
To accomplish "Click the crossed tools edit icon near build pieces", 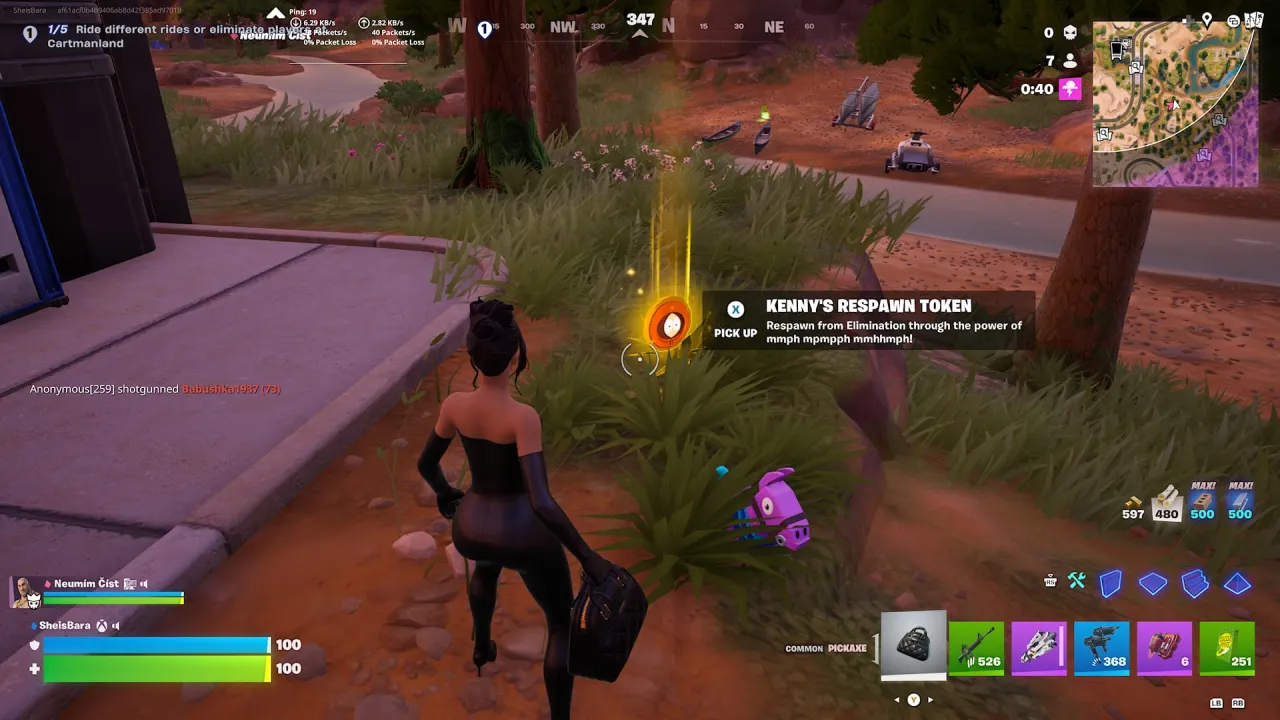I will tap(1077, 580).
